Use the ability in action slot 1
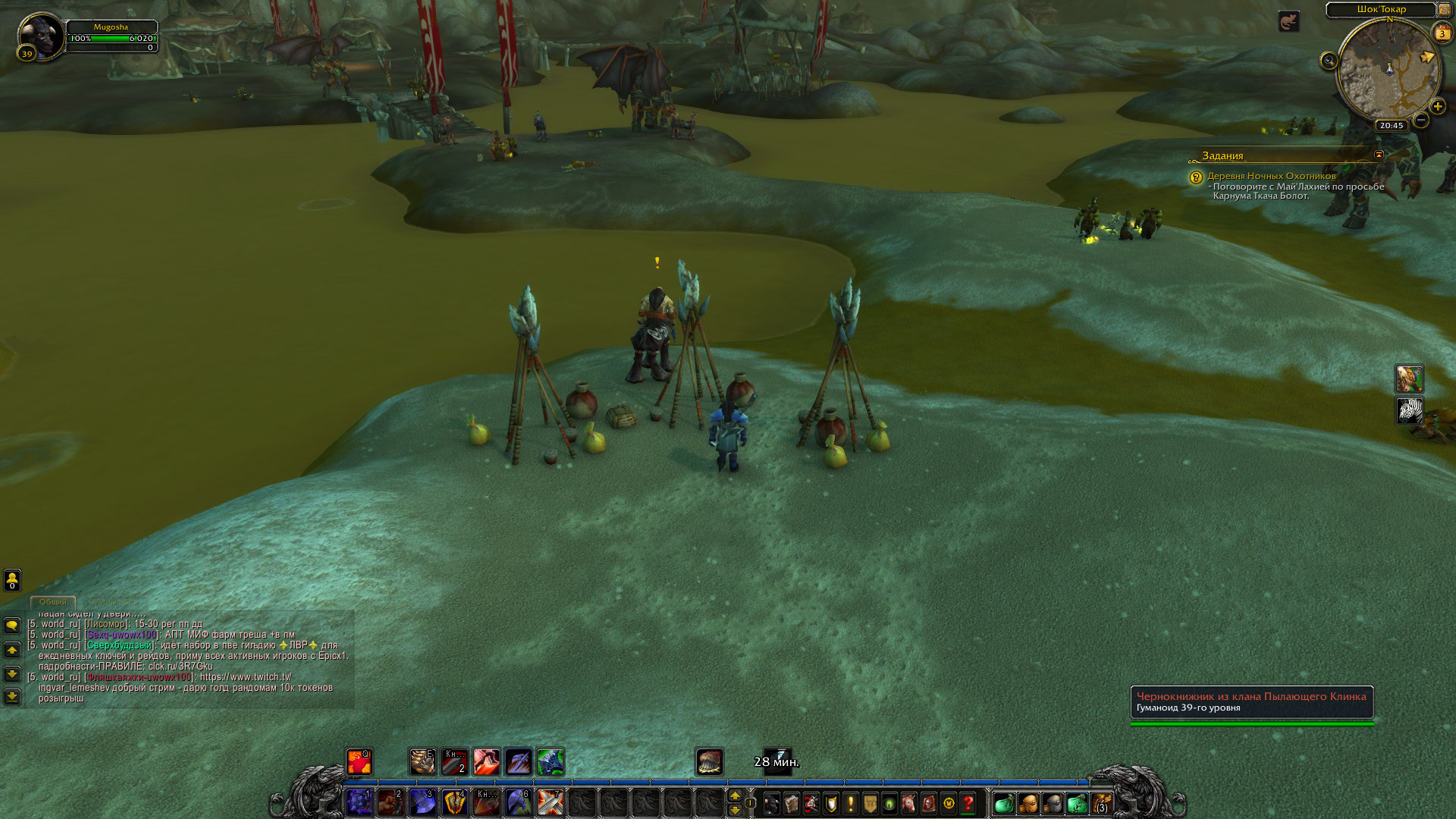 [359, 802]
